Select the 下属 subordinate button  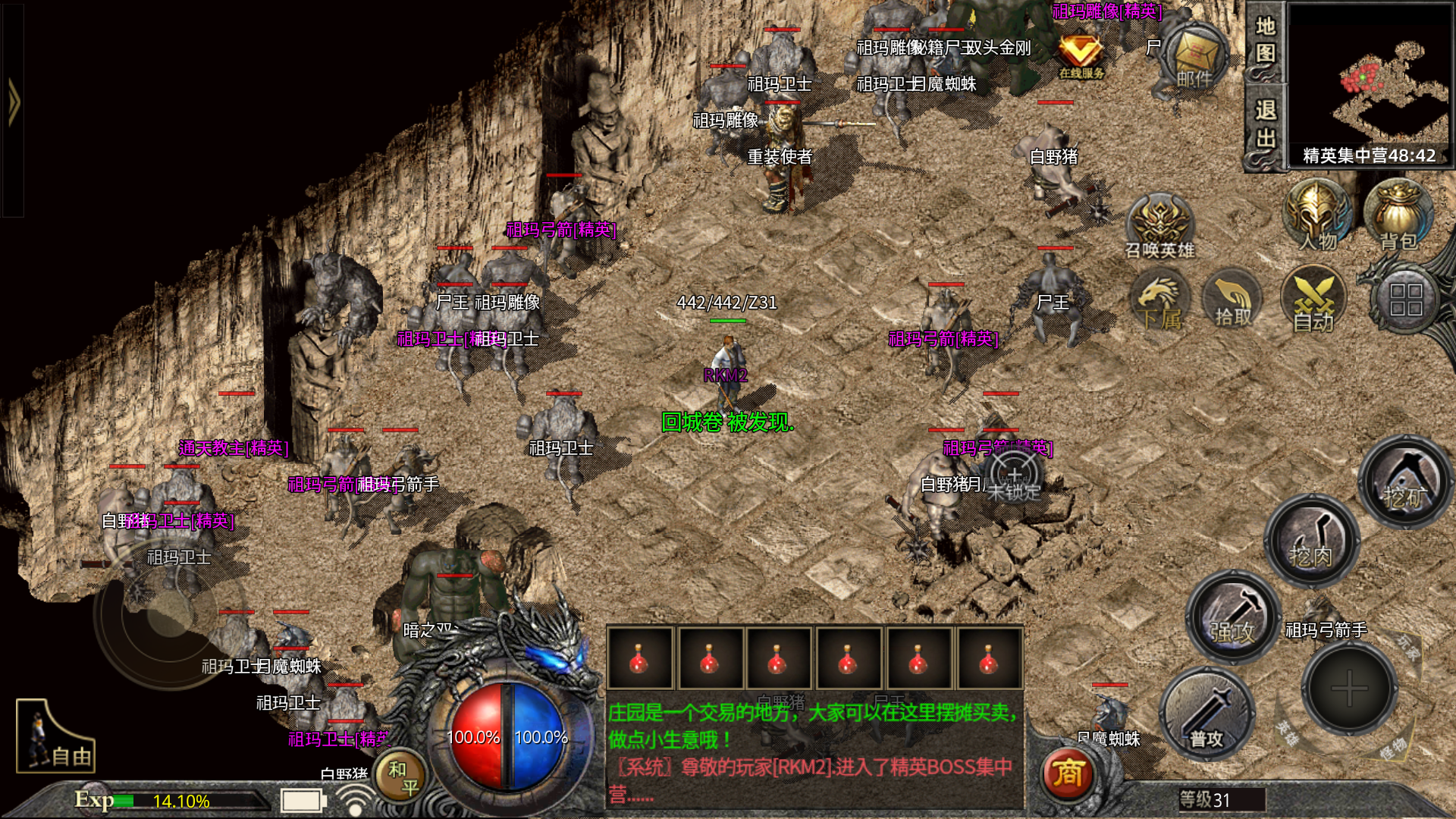click(1159, 302)
